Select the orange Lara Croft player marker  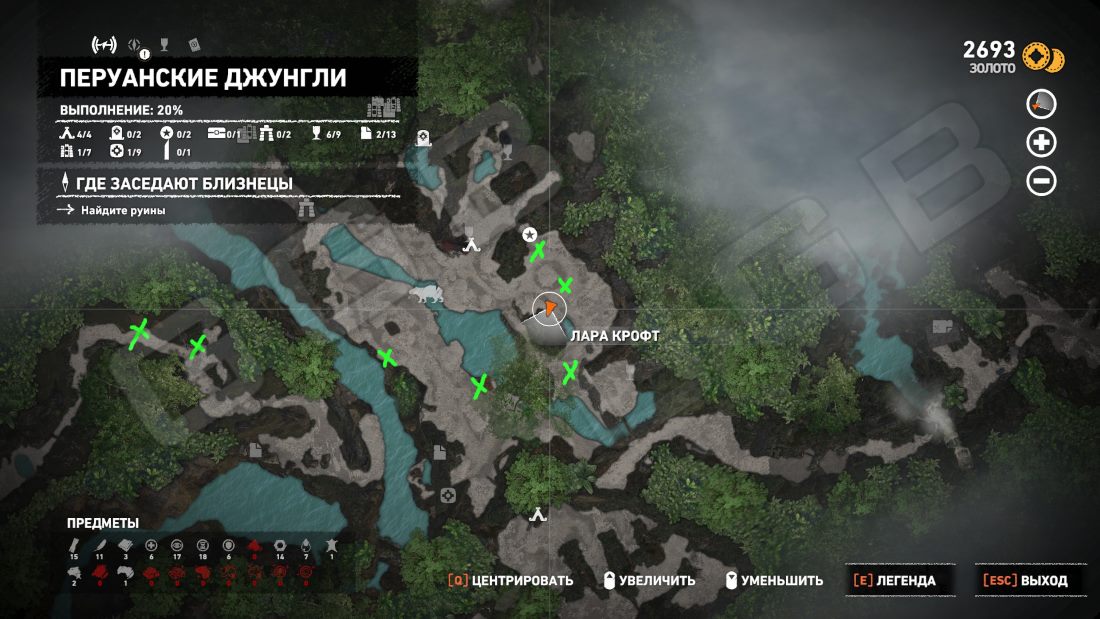click(548, 310)
